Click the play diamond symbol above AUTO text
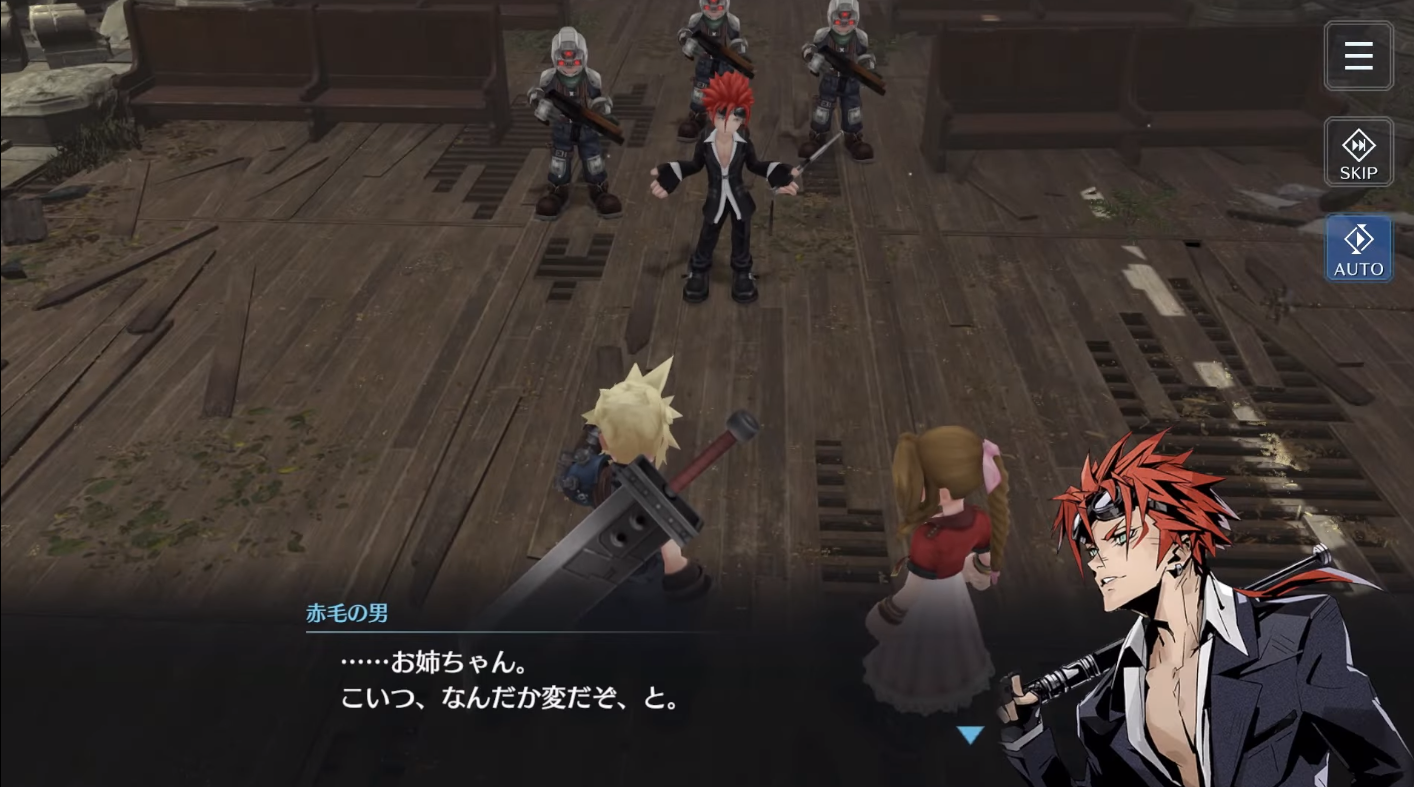Viewport: 1414px width, 787px height. 1358,239
